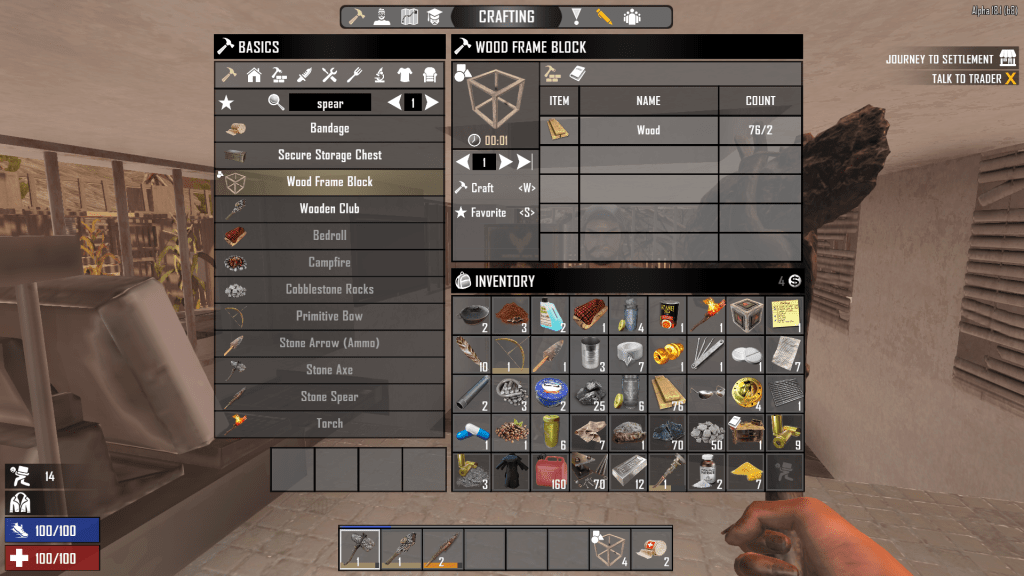Select the wood planks stack in inventory
This screenshot has height=576, width=1024.
(667, 393)
